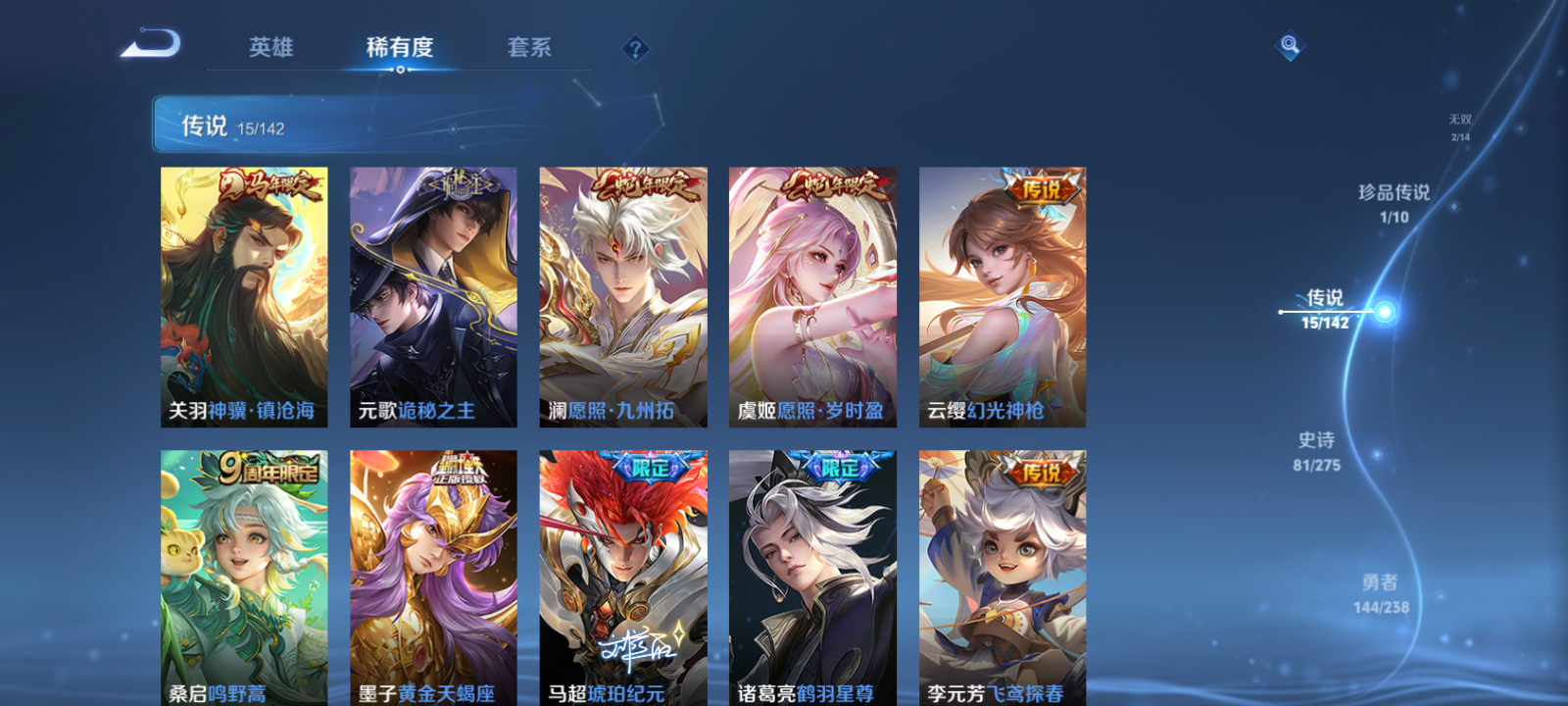
Task: Select the 虞姬 愿照·岁时盈 skin
Action: pos(810,294)
